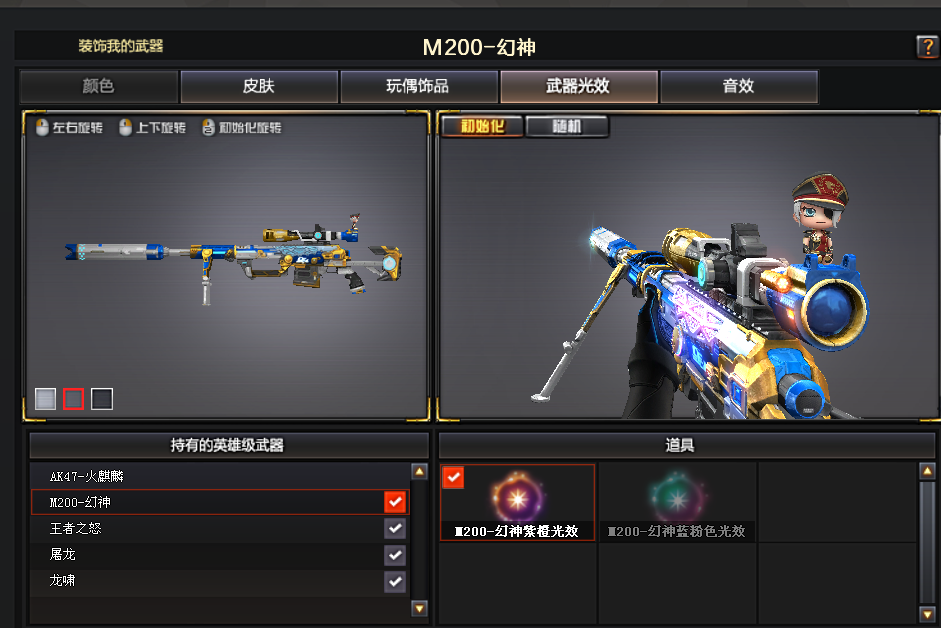Screen dimensions: 941x628
Task: Toggle the 王者之怒 row checkbox
Action: (x=395, y=528)
